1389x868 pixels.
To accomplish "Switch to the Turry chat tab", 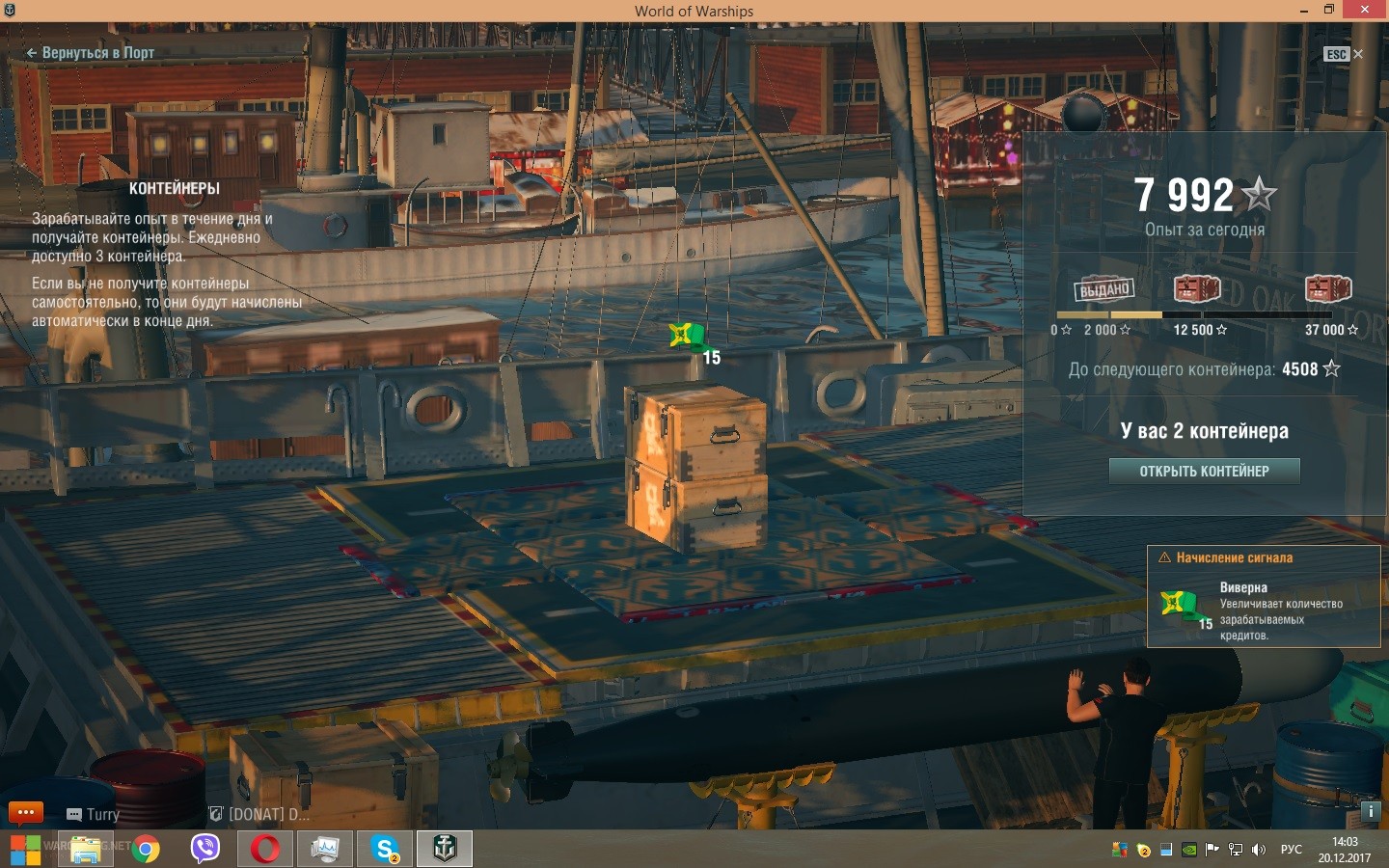I will pyautogui.click(x=95, y=815).
